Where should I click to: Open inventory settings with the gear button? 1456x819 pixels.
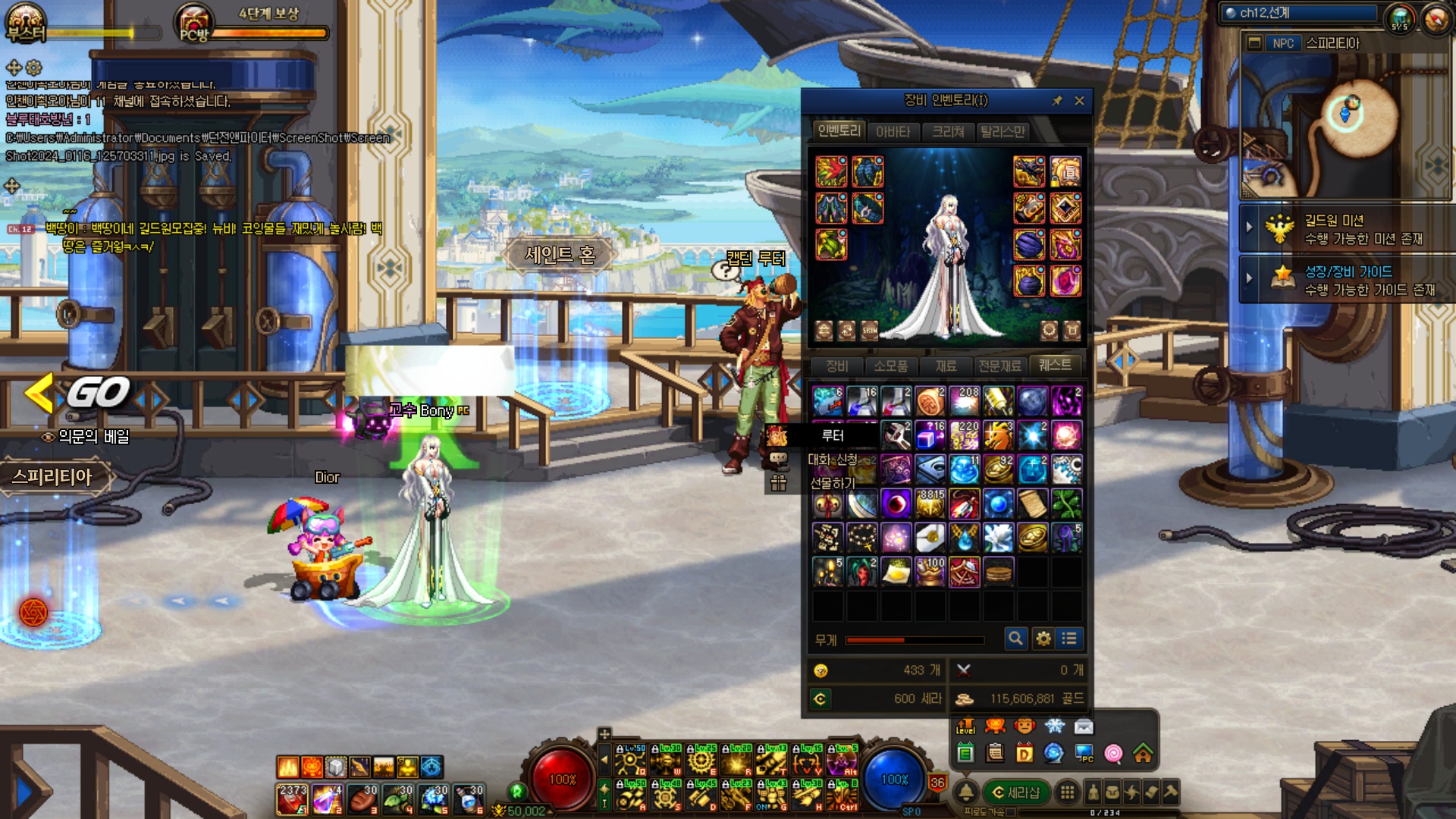1043,639
